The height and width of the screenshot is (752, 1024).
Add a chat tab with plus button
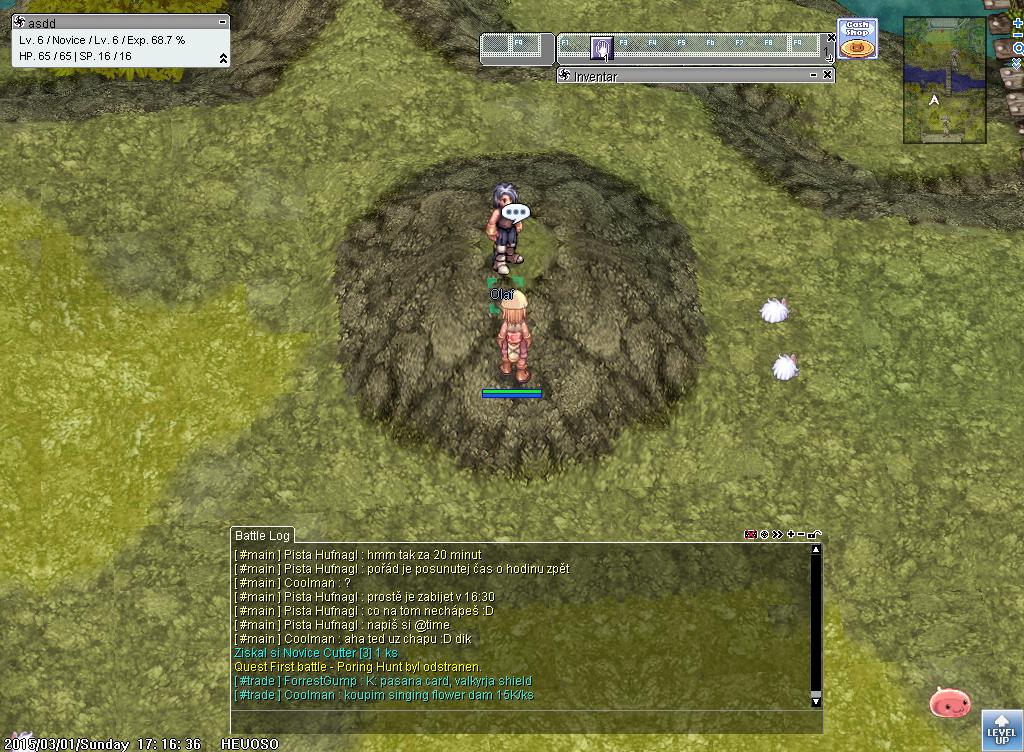(x=791, y=535)
